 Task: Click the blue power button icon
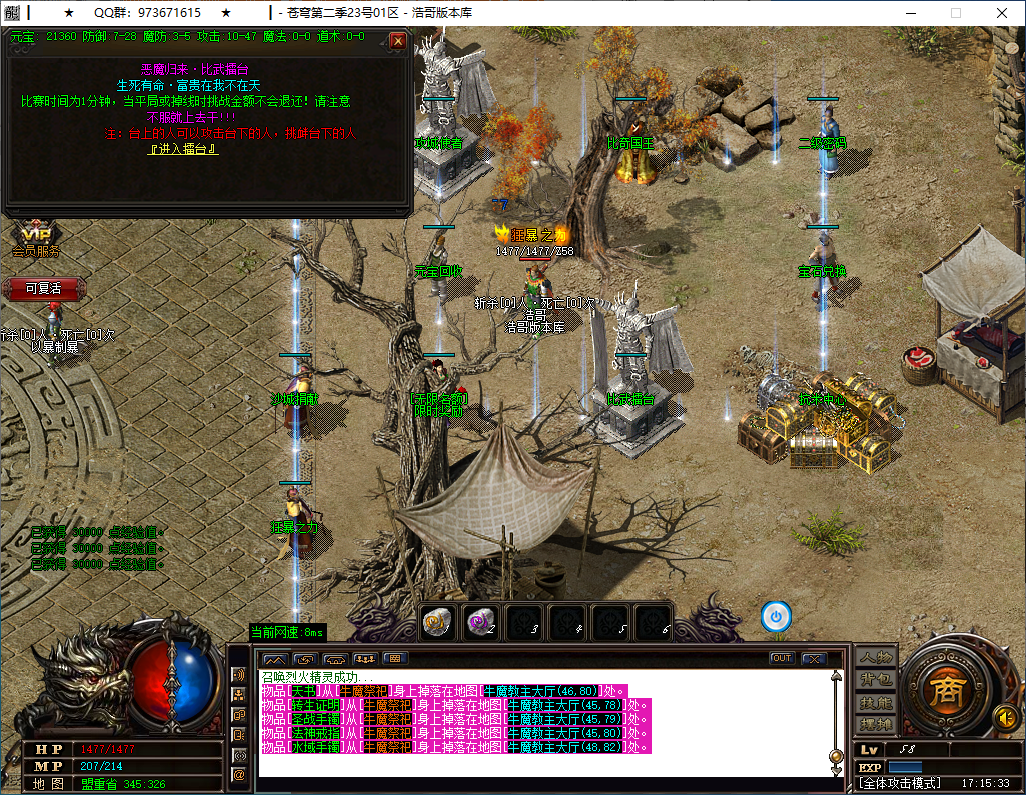click(776, 616)
